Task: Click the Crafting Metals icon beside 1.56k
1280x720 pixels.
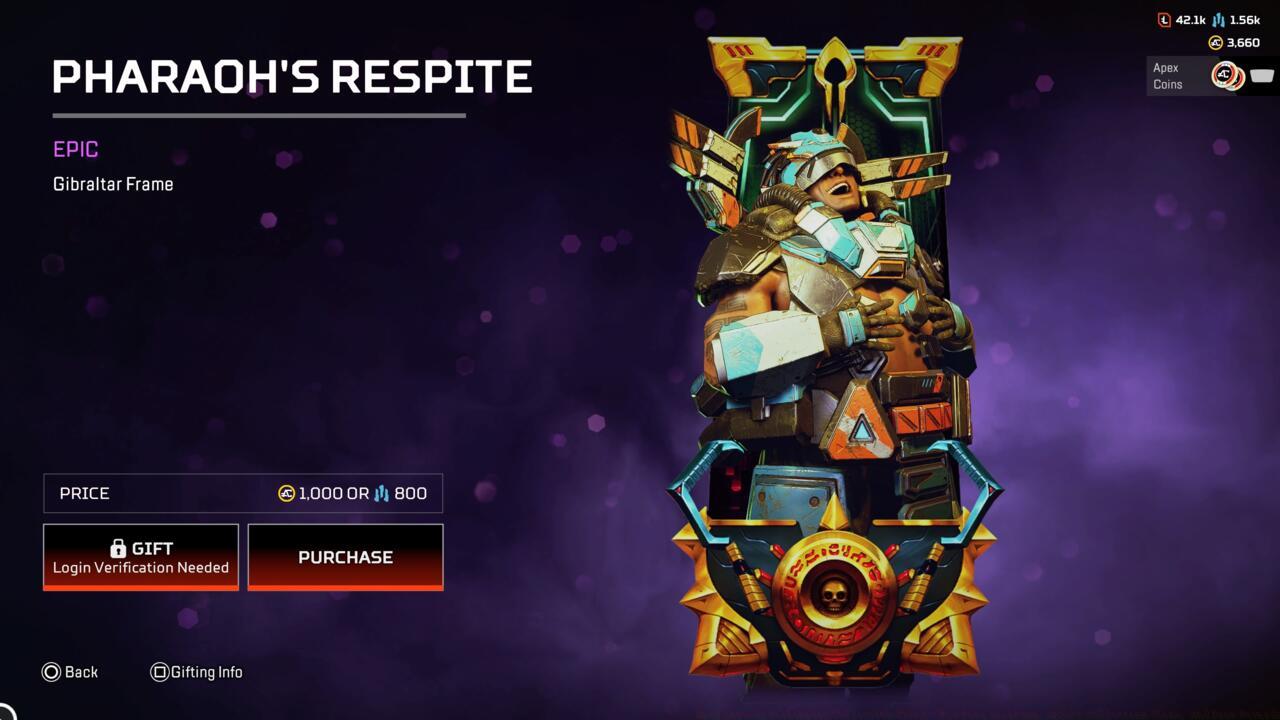Action: tap(1218, 20)
